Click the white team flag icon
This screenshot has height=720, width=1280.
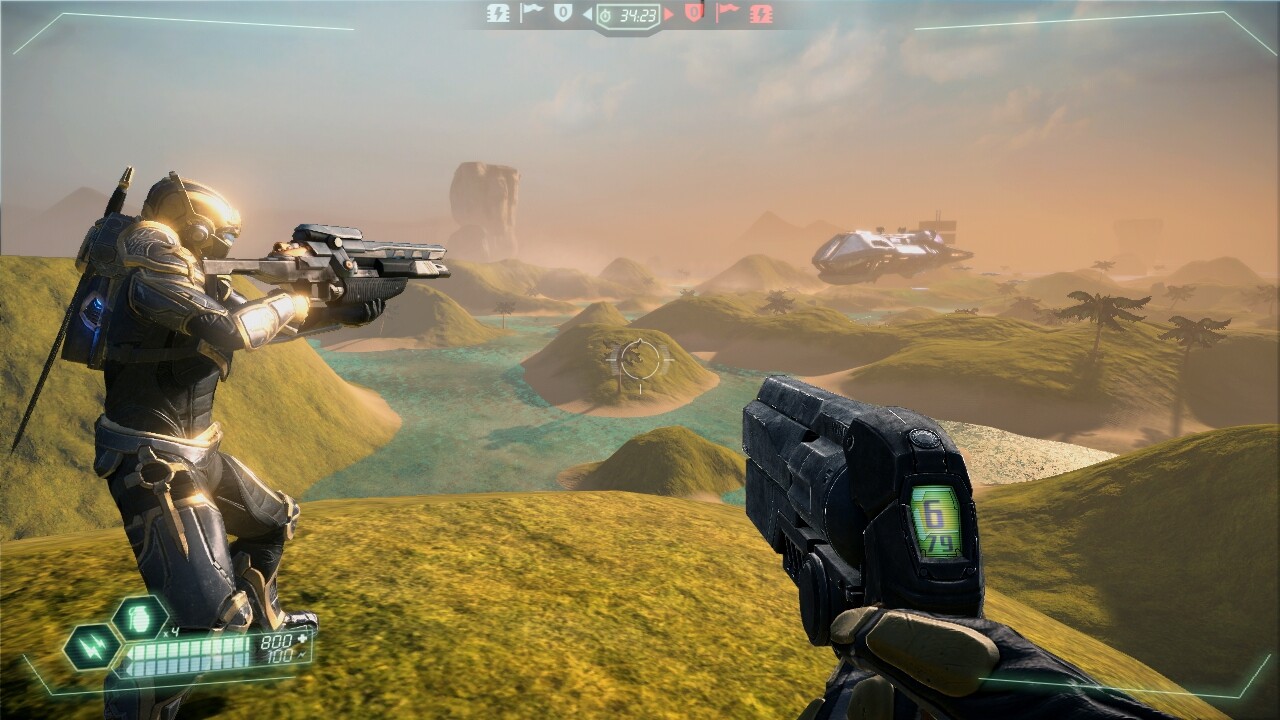531,13
